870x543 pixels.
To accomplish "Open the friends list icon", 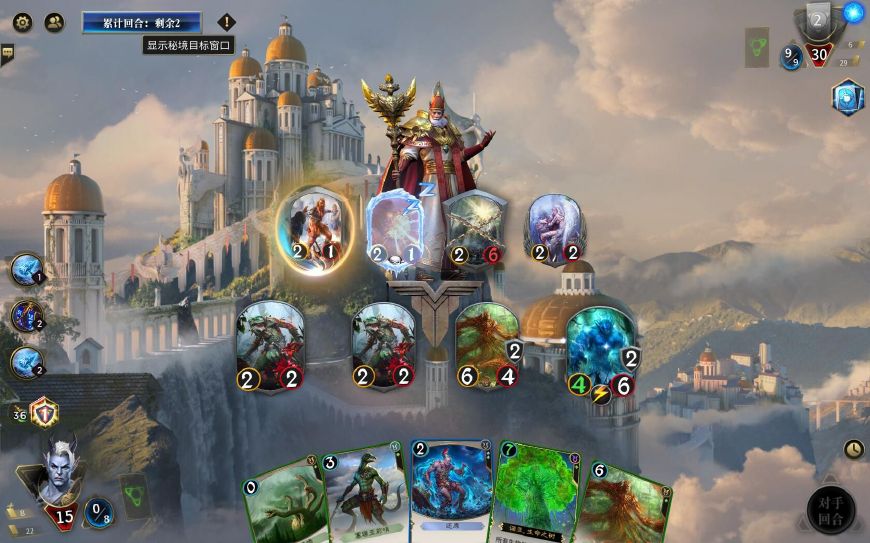I will point(54,22).
